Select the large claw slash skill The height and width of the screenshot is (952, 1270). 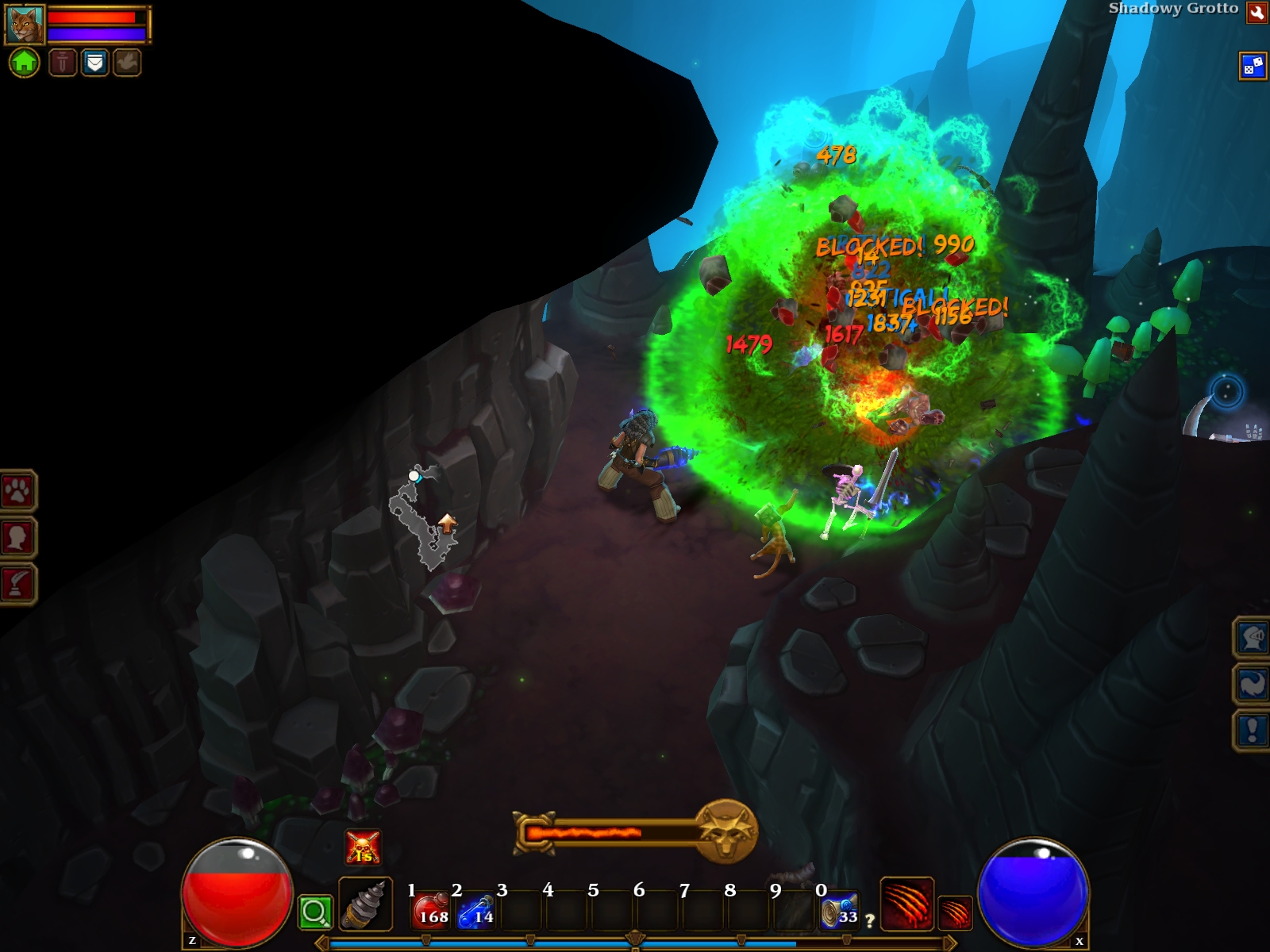[906, 903]
